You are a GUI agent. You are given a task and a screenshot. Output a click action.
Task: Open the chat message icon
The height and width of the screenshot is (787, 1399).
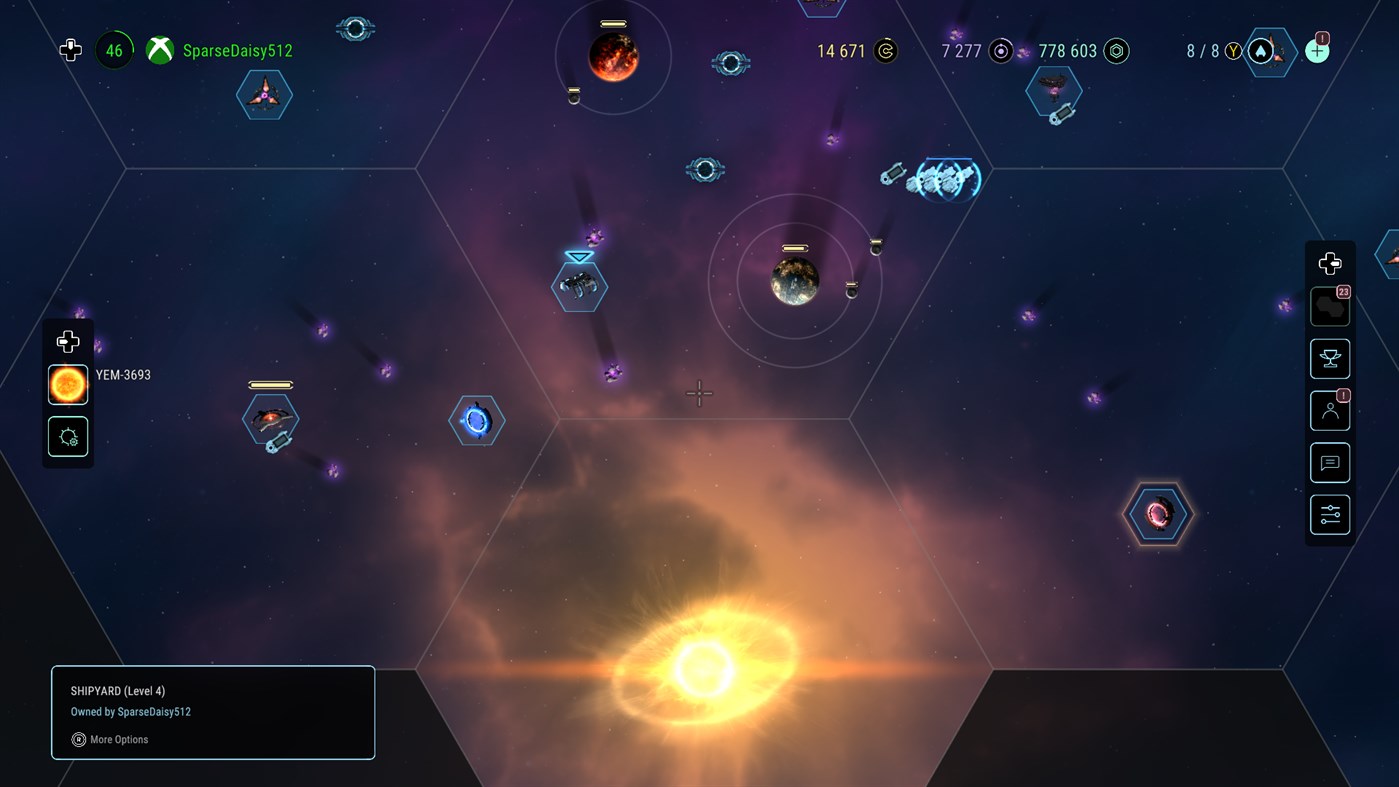(x=1329, y=462)
